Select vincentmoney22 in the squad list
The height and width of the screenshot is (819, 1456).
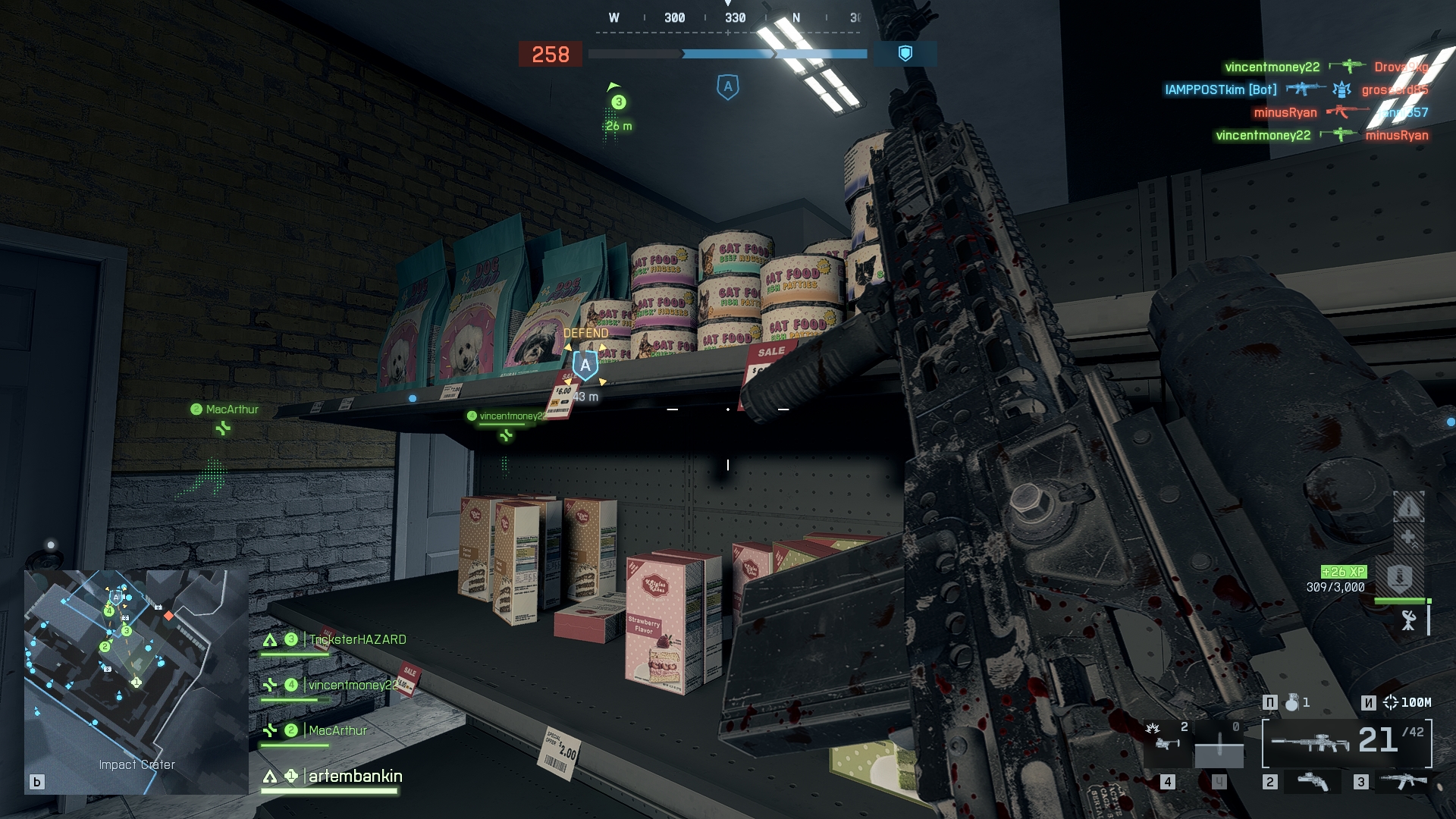pyautogui.click(x=351, y=686)
